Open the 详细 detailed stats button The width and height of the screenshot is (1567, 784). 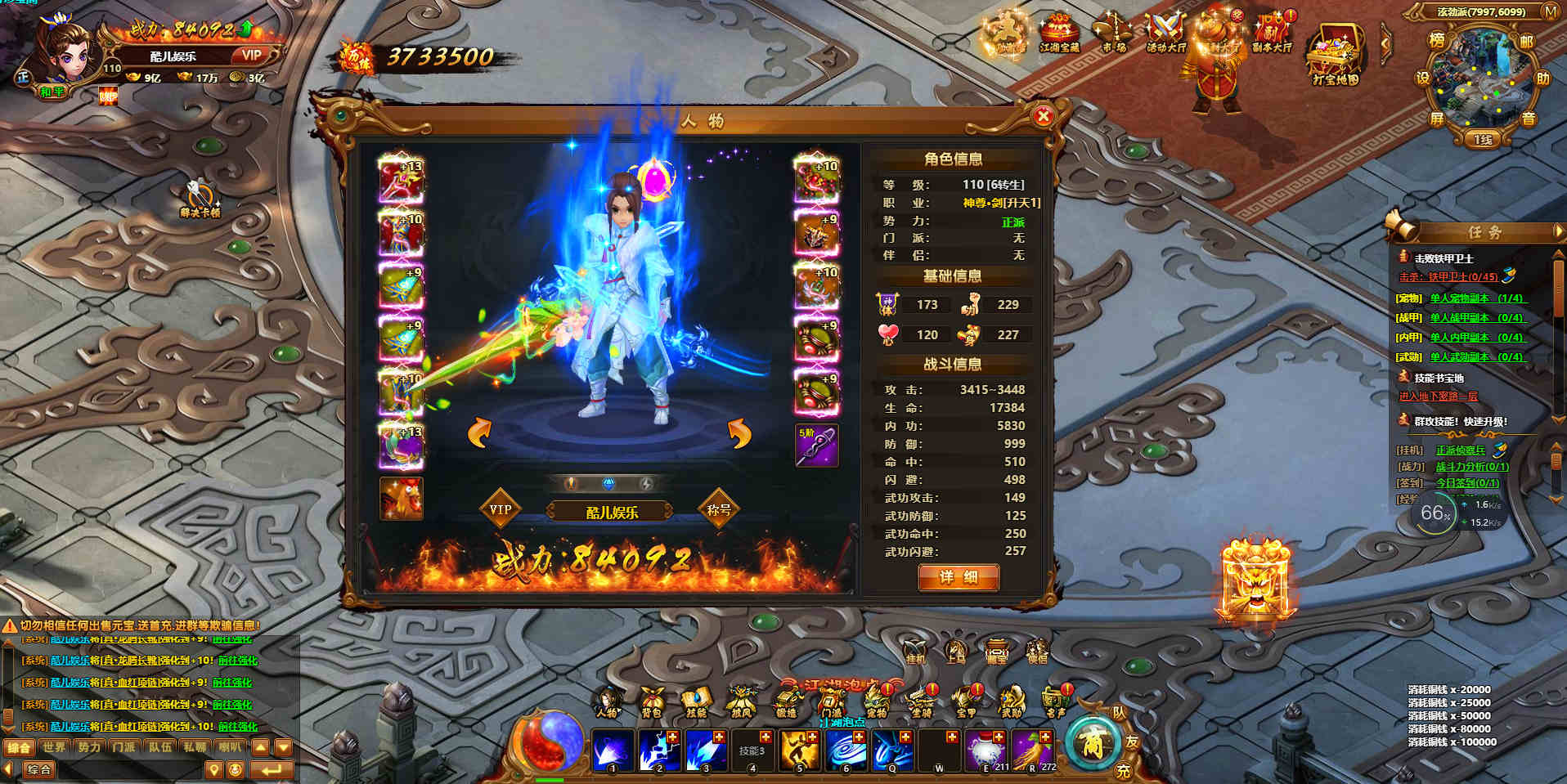(x=958, y=577)
